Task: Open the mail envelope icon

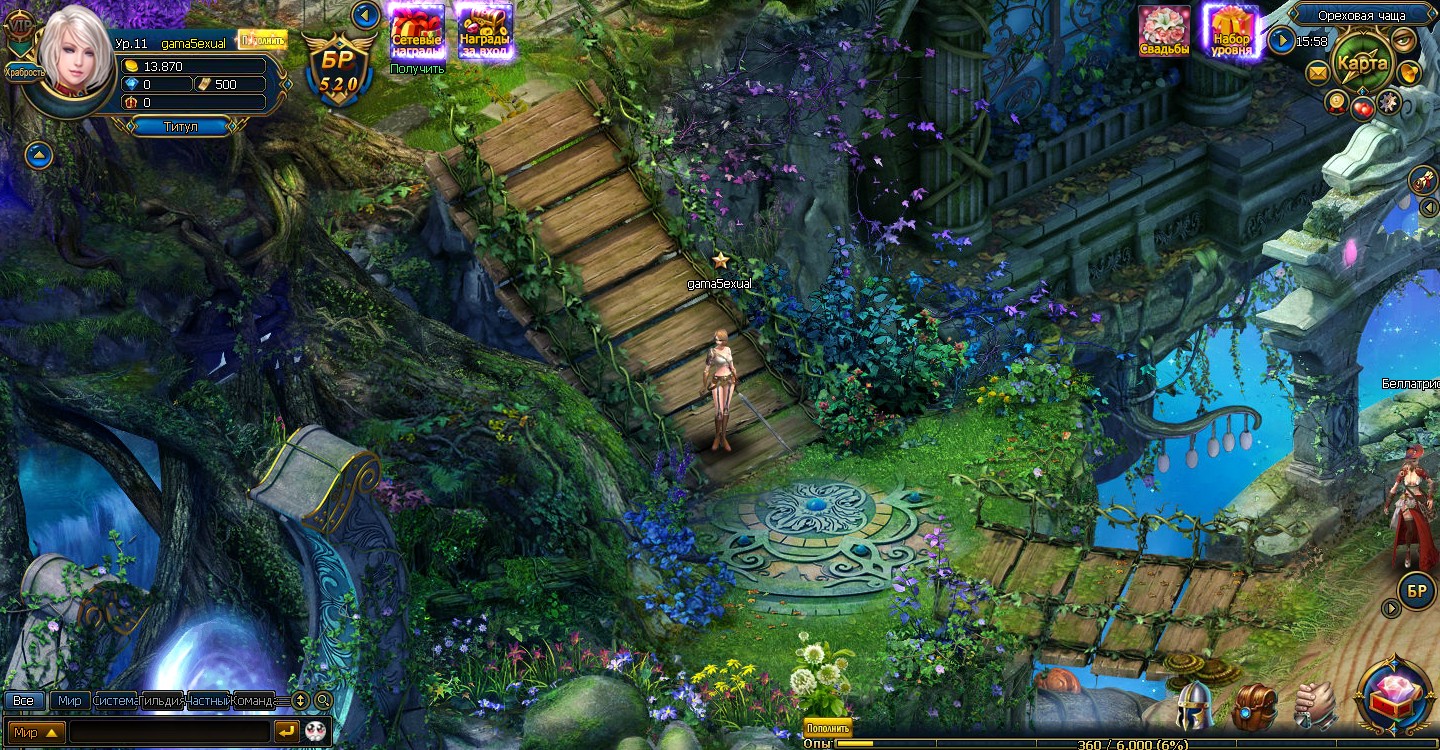Action: click(1318, 72)
